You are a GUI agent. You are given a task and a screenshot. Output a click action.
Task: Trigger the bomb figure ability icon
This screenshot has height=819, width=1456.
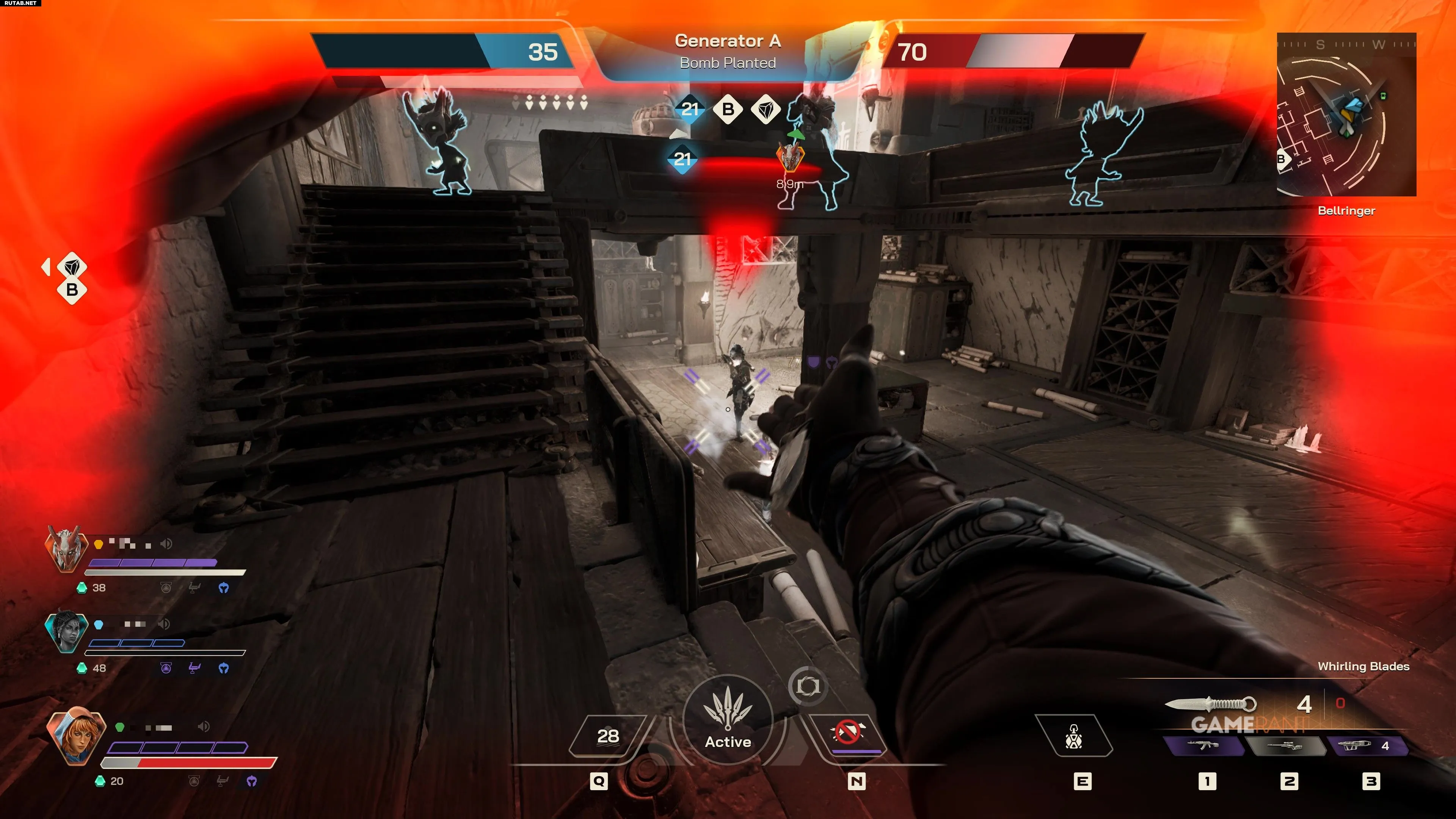coord(1073,736)
